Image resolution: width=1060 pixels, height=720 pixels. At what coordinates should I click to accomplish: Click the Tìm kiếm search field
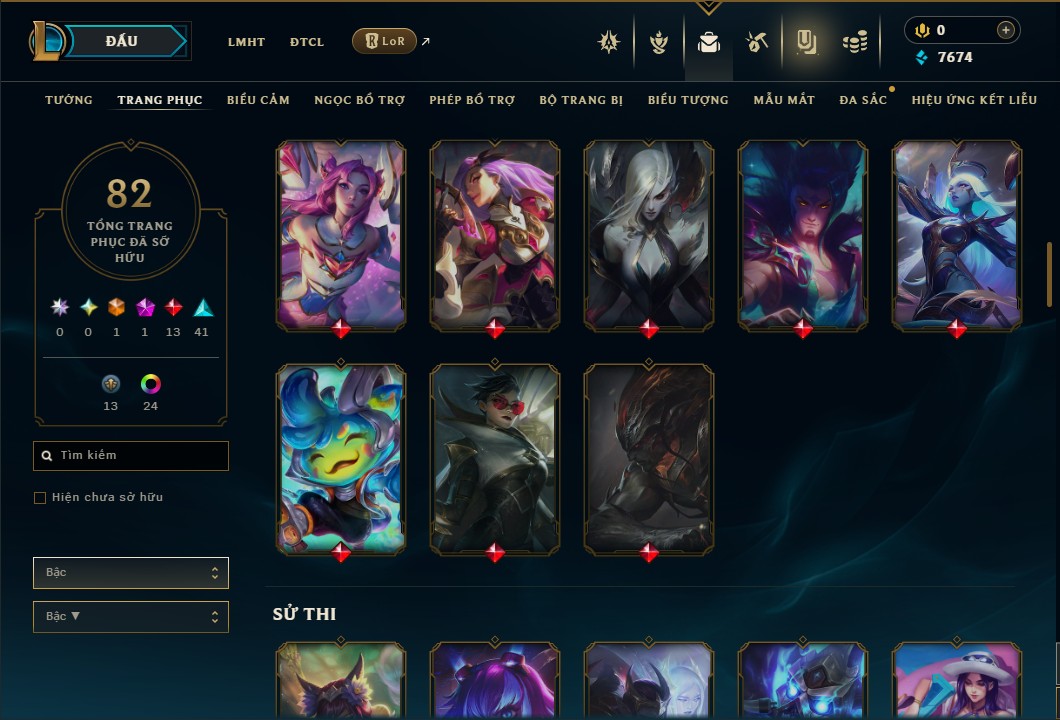click(131, 456)
